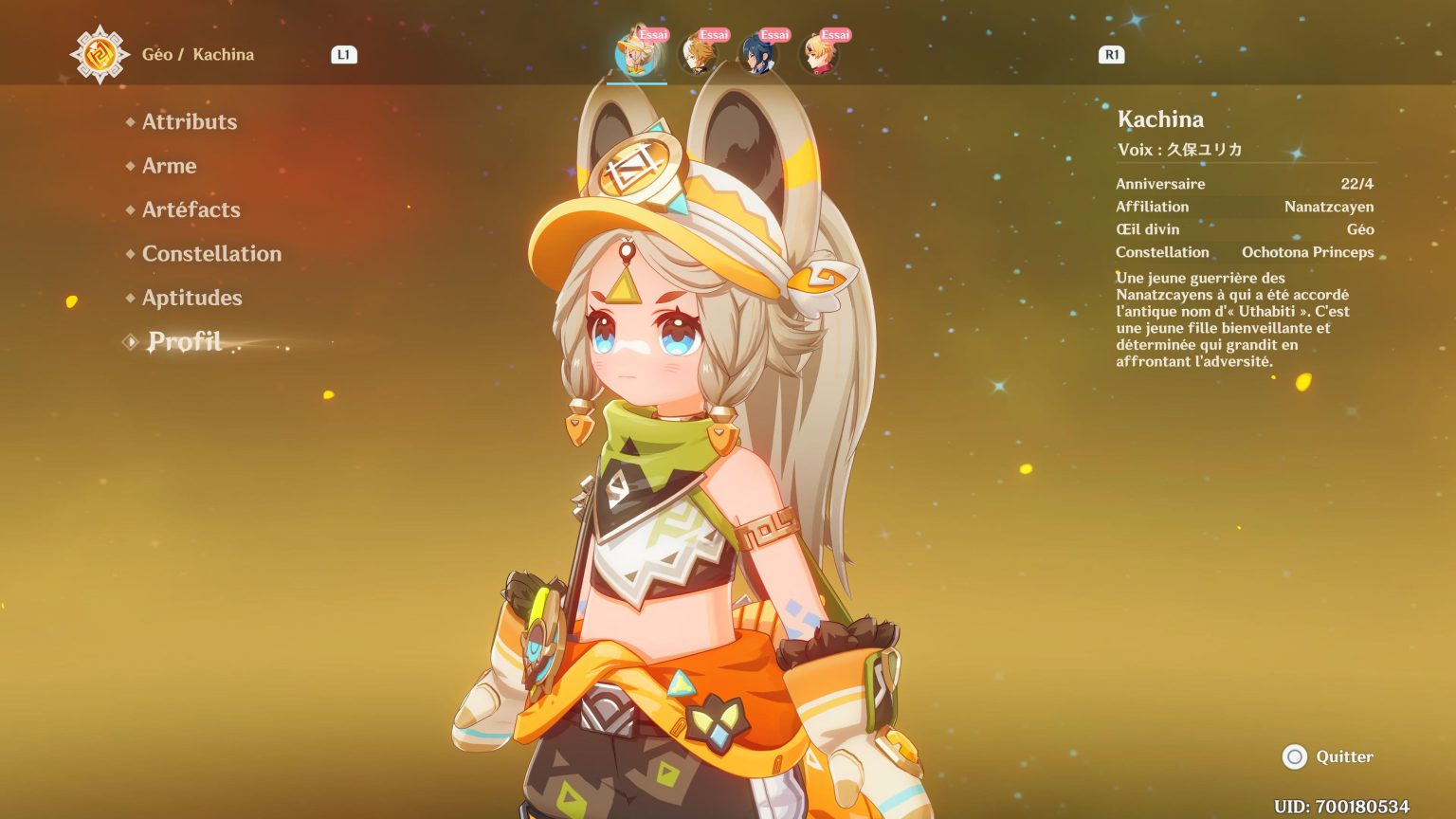The image size is (1456, 819).
Task: Click the R1 shoulder button icon
Action: coord(1111,54)
